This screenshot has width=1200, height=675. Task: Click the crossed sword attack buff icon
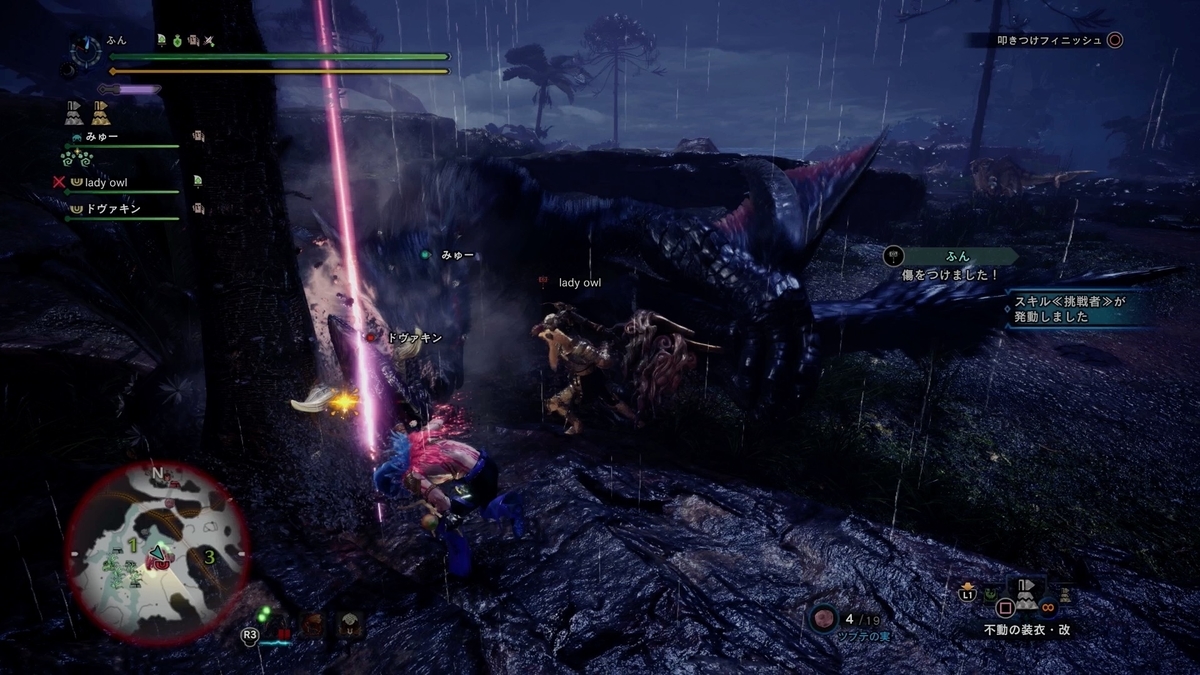click(209, 41)
